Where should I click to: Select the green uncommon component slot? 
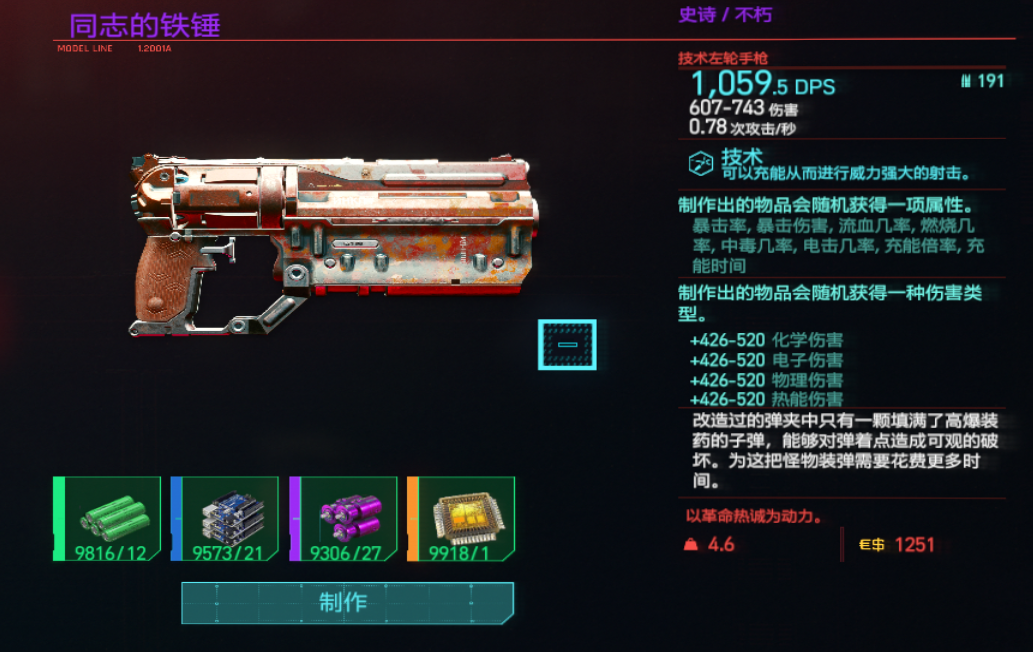click(108, 518)
